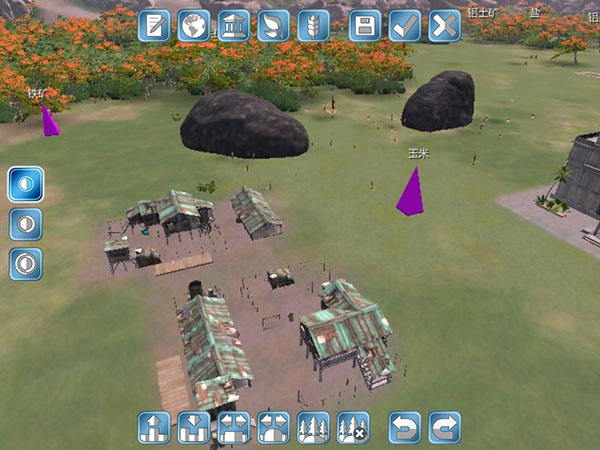Close the editor with the X button
600x450 pixels.
click(x=444, y=26)
